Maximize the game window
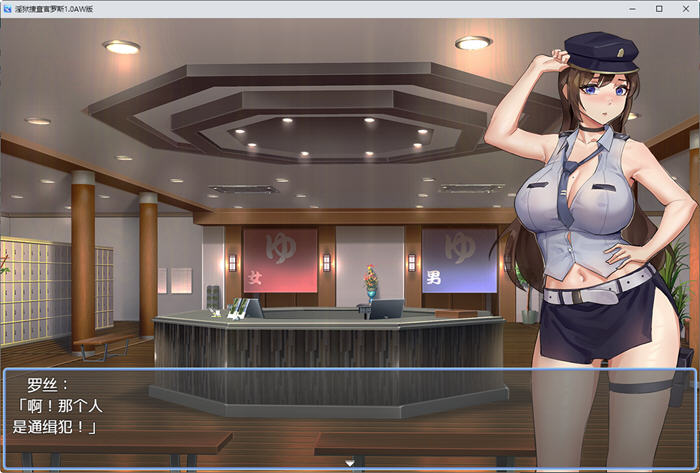Image resolution: width=700 pixels, height=473 pixels. click(x=659, y=8)
